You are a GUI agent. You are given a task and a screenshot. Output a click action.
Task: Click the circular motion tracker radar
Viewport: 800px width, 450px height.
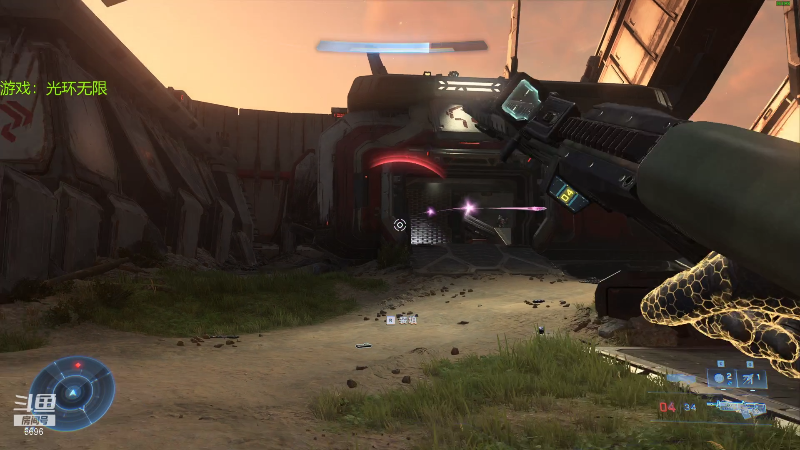71,391
